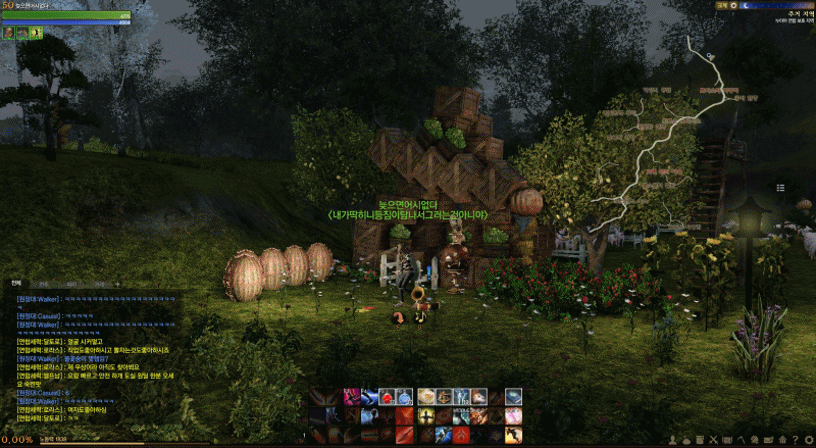
Task: Switch to the 전체 chat tab
Action: [16, 284]
